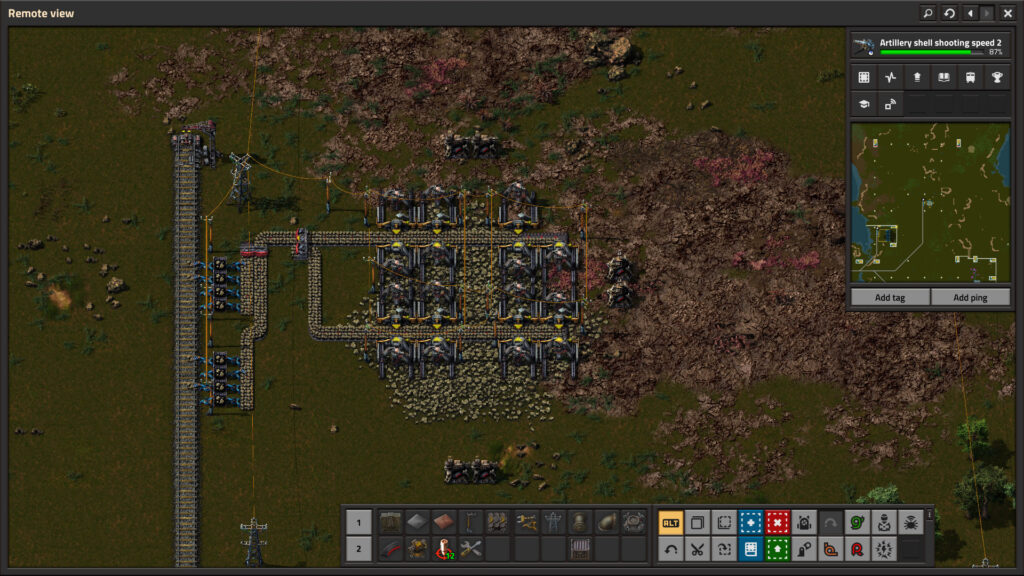This screenshot has height=576, width=1024.
Task: Open the tips graduation cap icon
Action: coord(864,103)
